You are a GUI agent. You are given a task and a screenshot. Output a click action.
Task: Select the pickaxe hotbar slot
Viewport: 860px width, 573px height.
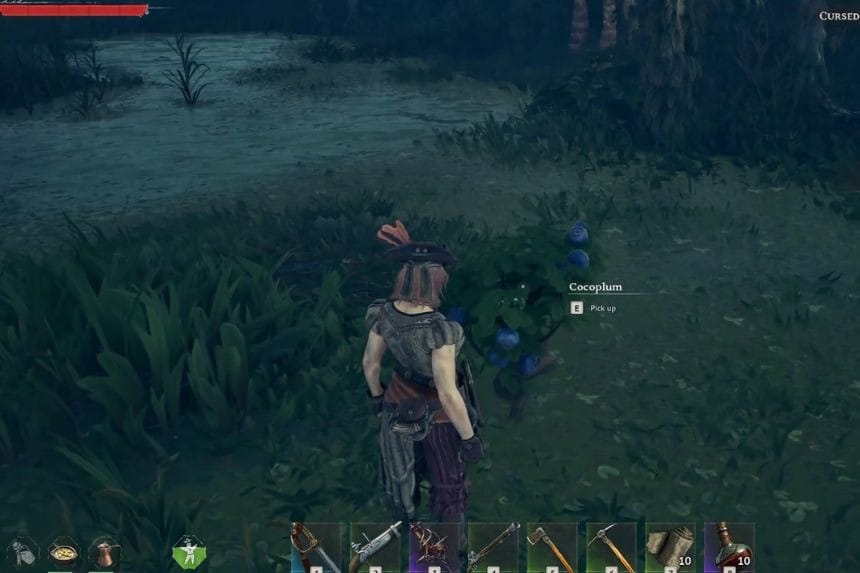click(611, 547)
